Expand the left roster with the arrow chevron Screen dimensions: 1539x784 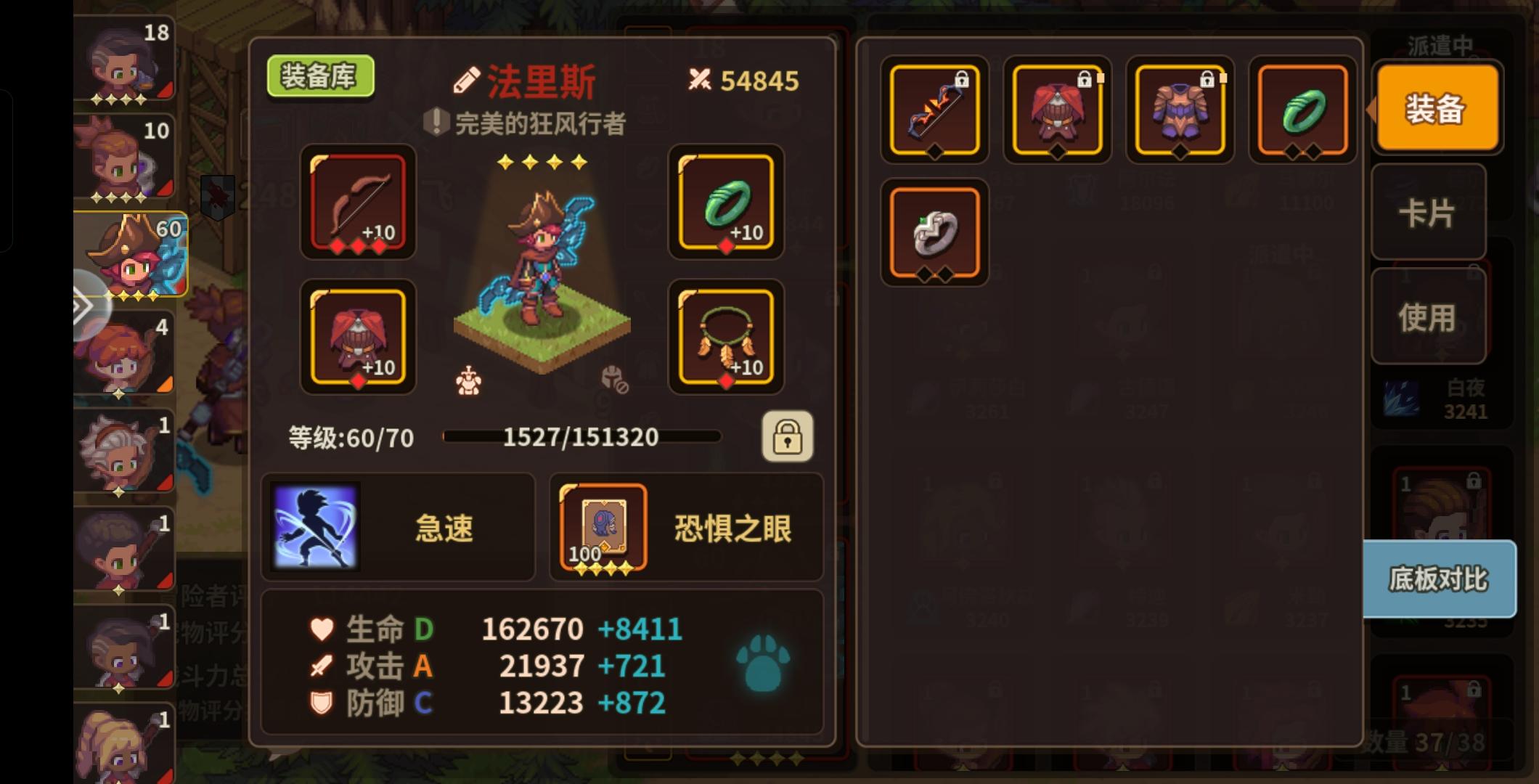coord(83,306)
